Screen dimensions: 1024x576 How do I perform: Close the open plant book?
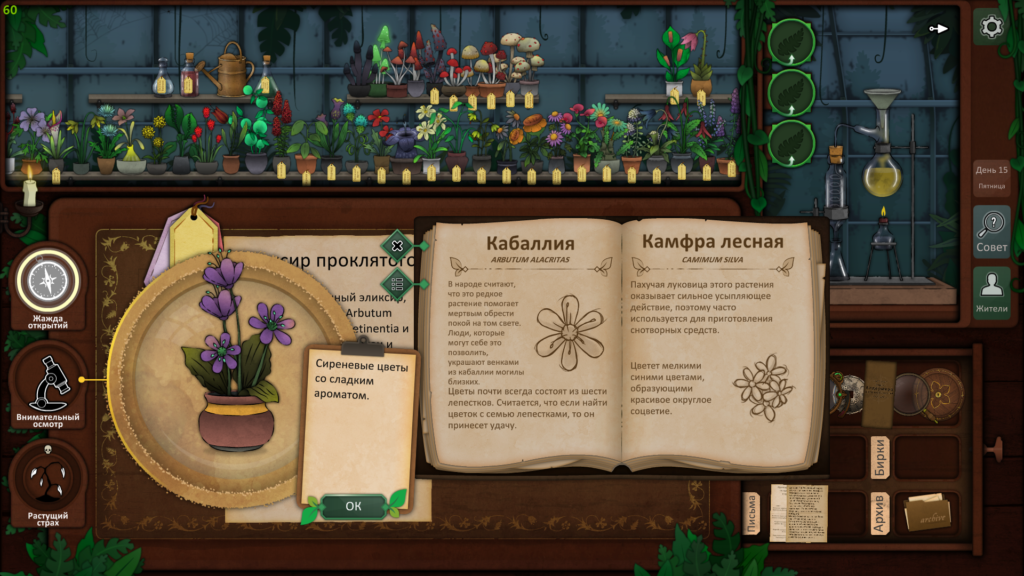point(397,245)
